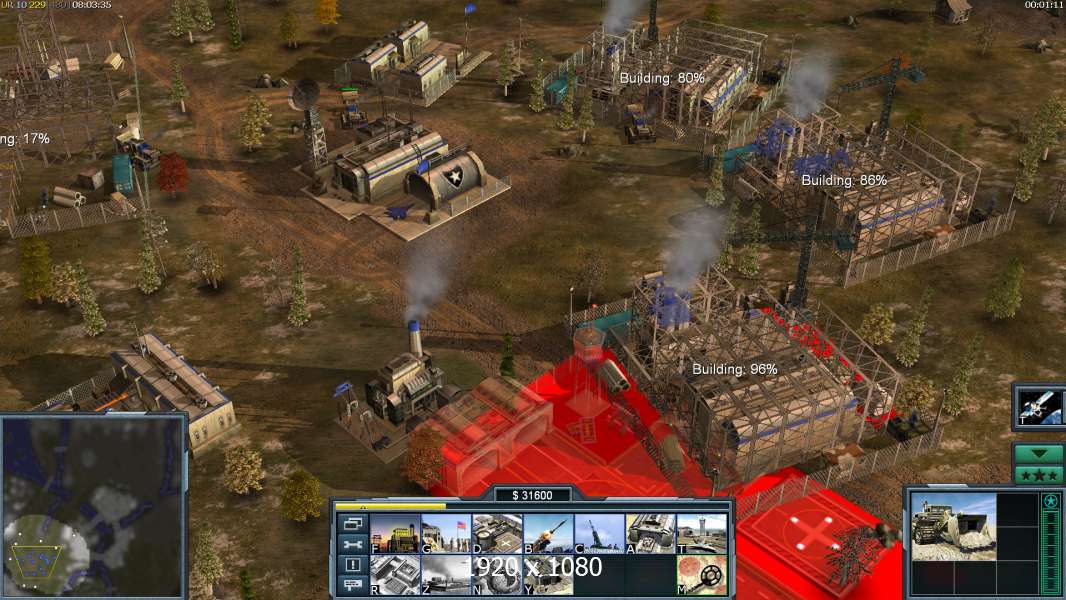This screenshot has width=1066, height=600.
Task: Pick the airfield control tower build icon (T)
Action: coord(701,534)
